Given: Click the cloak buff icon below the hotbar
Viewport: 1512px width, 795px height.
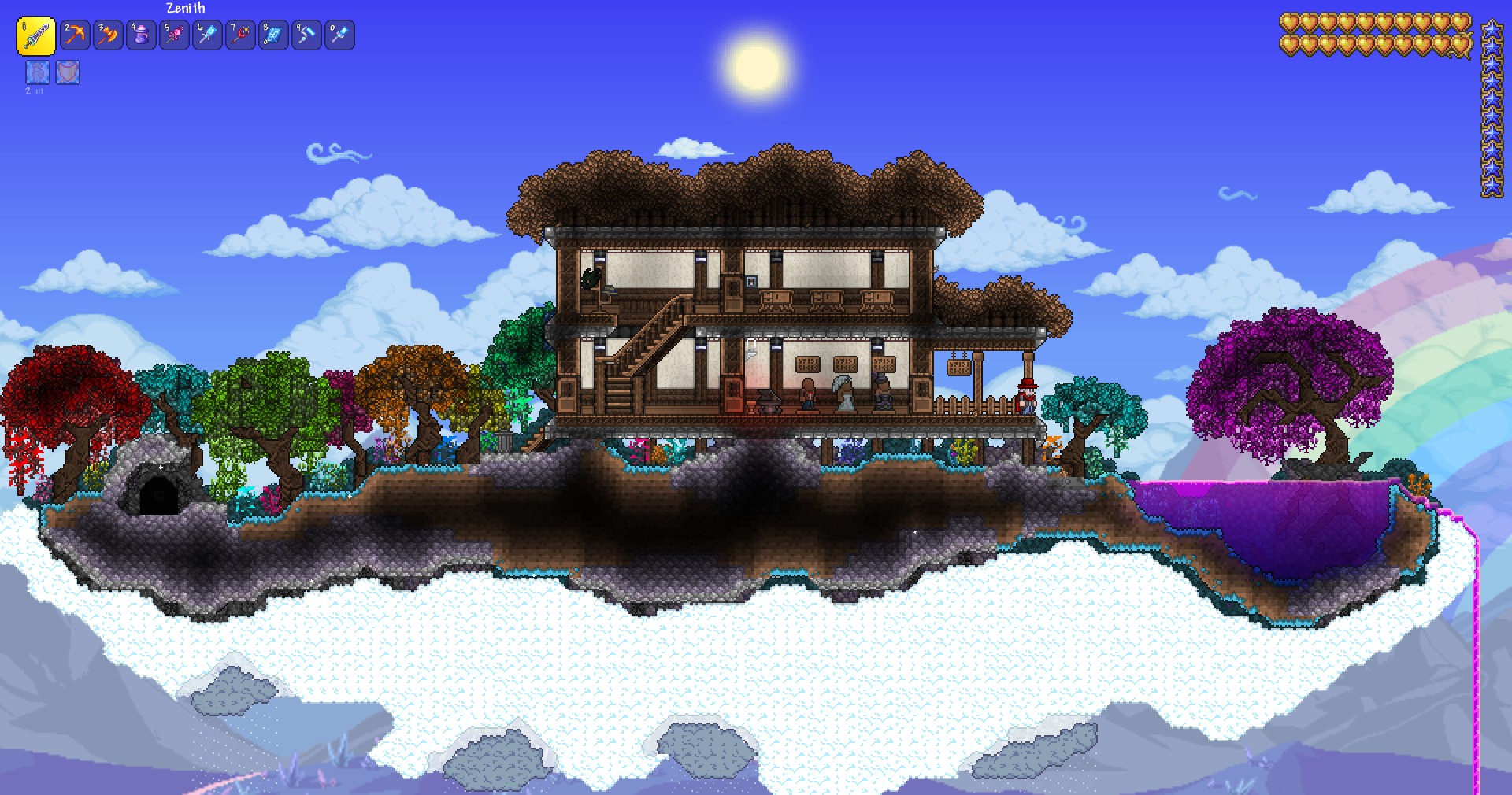Looking at the screenshot, I should (x=36, y=73).
